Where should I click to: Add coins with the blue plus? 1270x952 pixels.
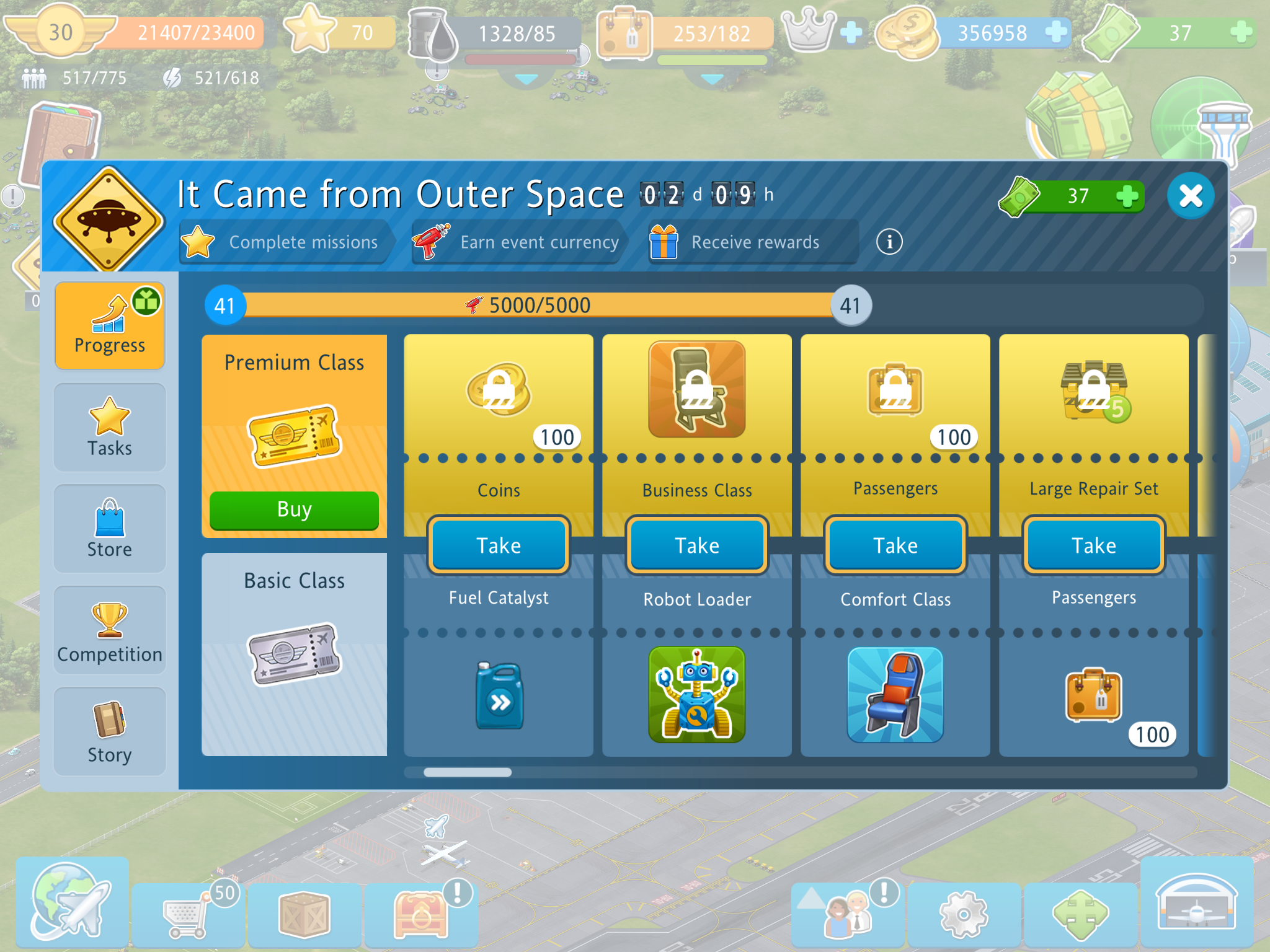(x=1056, y=32)
